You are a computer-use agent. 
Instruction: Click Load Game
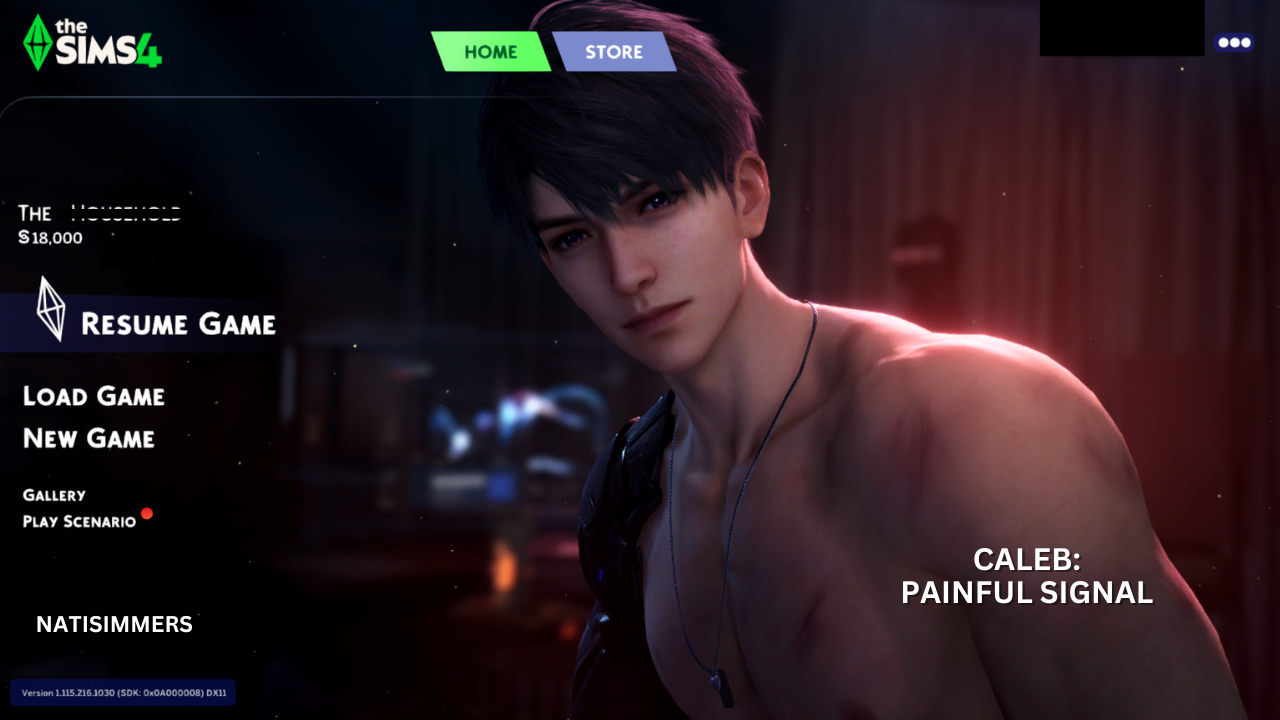(x=95, y=397)
